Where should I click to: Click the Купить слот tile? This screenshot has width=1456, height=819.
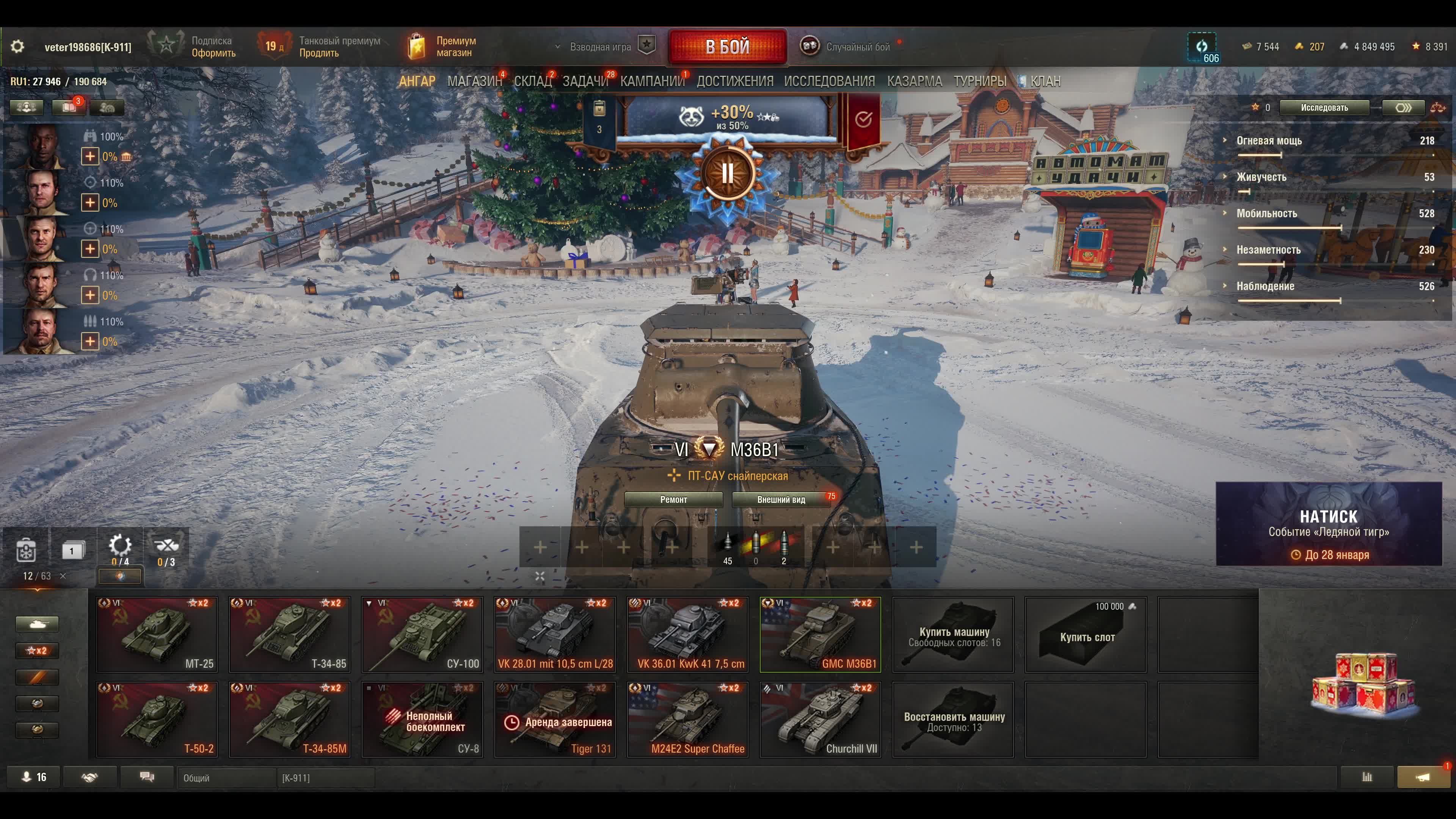coord(1086,634)
